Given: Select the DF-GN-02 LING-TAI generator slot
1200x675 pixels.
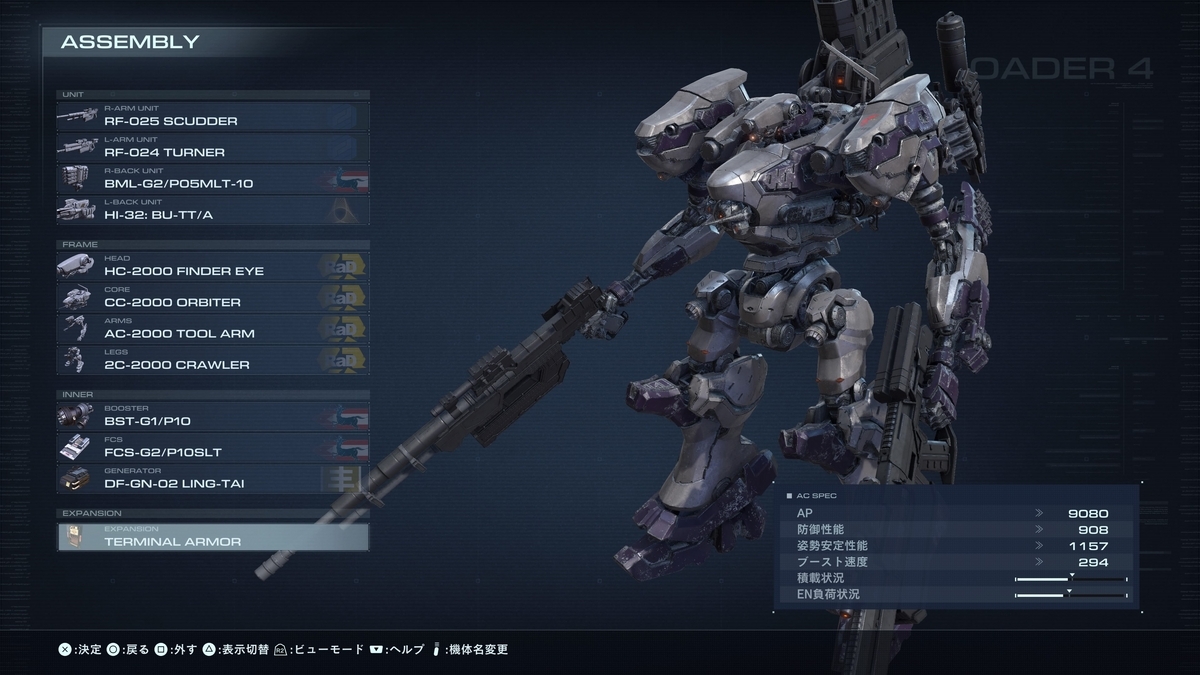Looking at the screenshot, I should tap(212, 479).
